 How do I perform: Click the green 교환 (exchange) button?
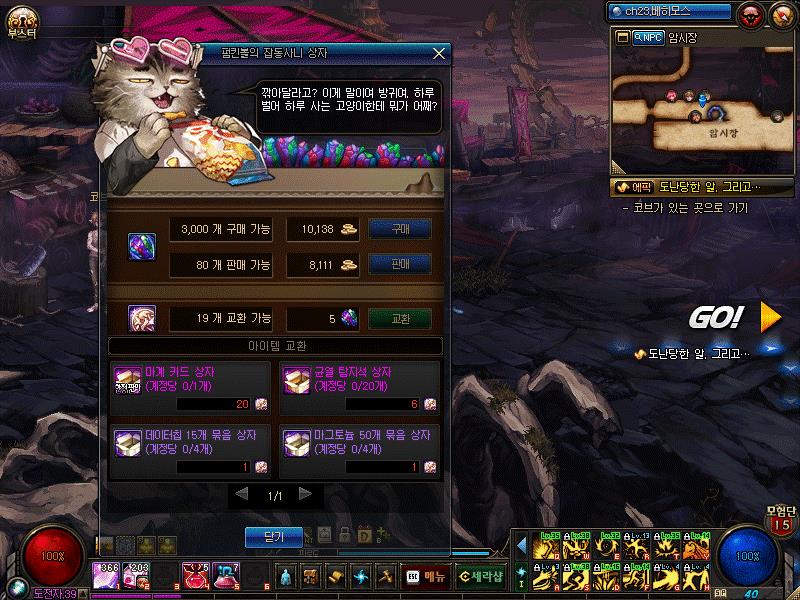pyautogui.click(x=400, y=319)
